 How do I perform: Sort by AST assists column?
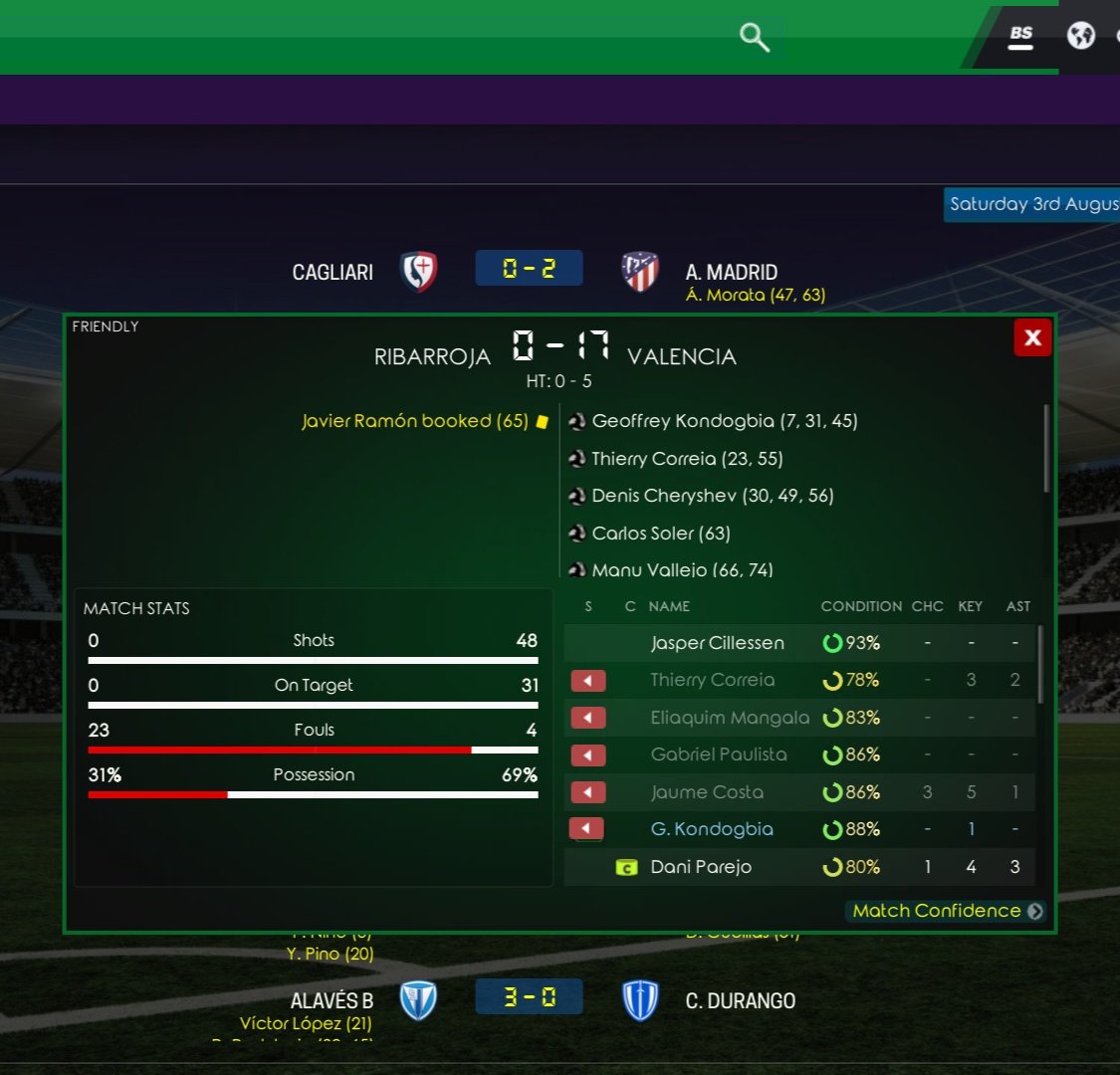coord(1017,606)
